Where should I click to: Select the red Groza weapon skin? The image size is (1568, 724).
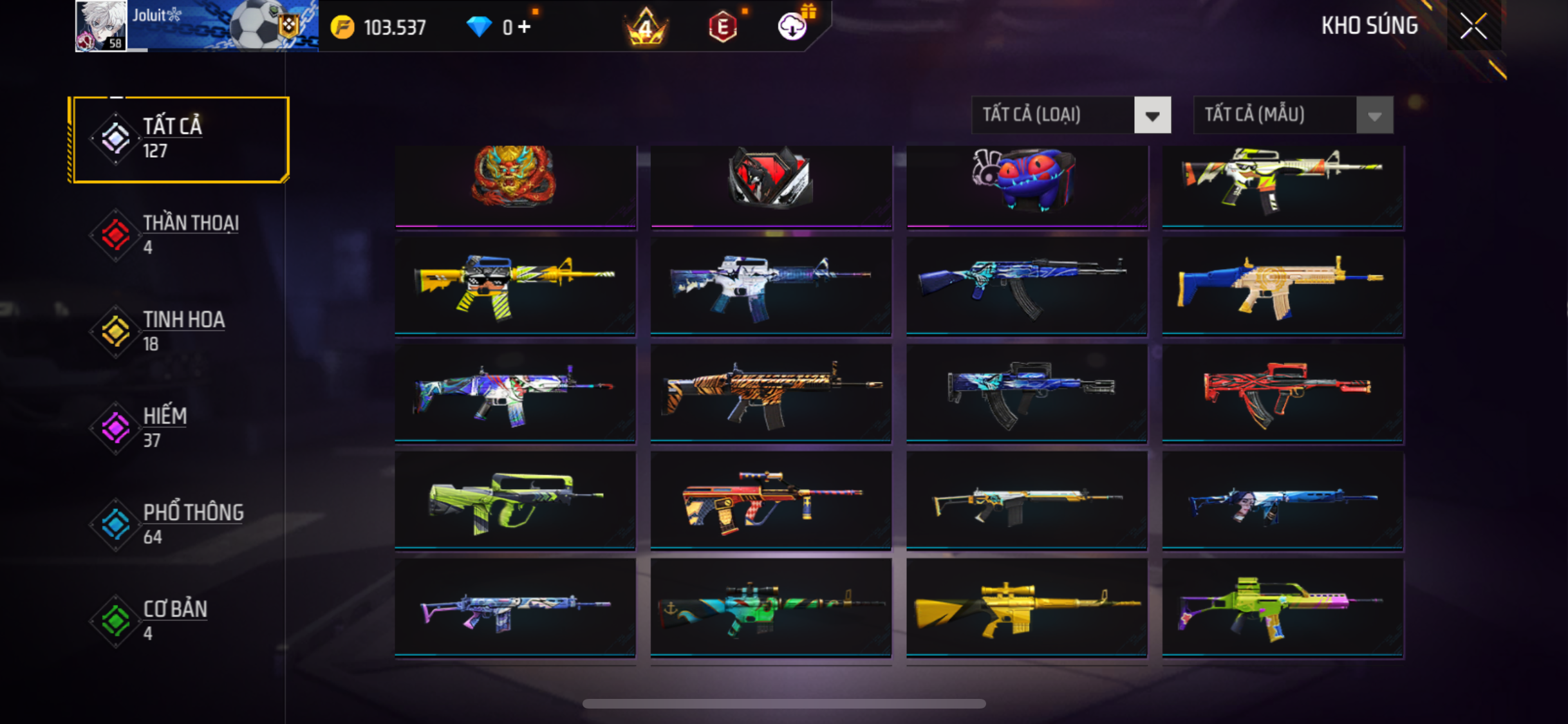click(x=1282, y=393)
